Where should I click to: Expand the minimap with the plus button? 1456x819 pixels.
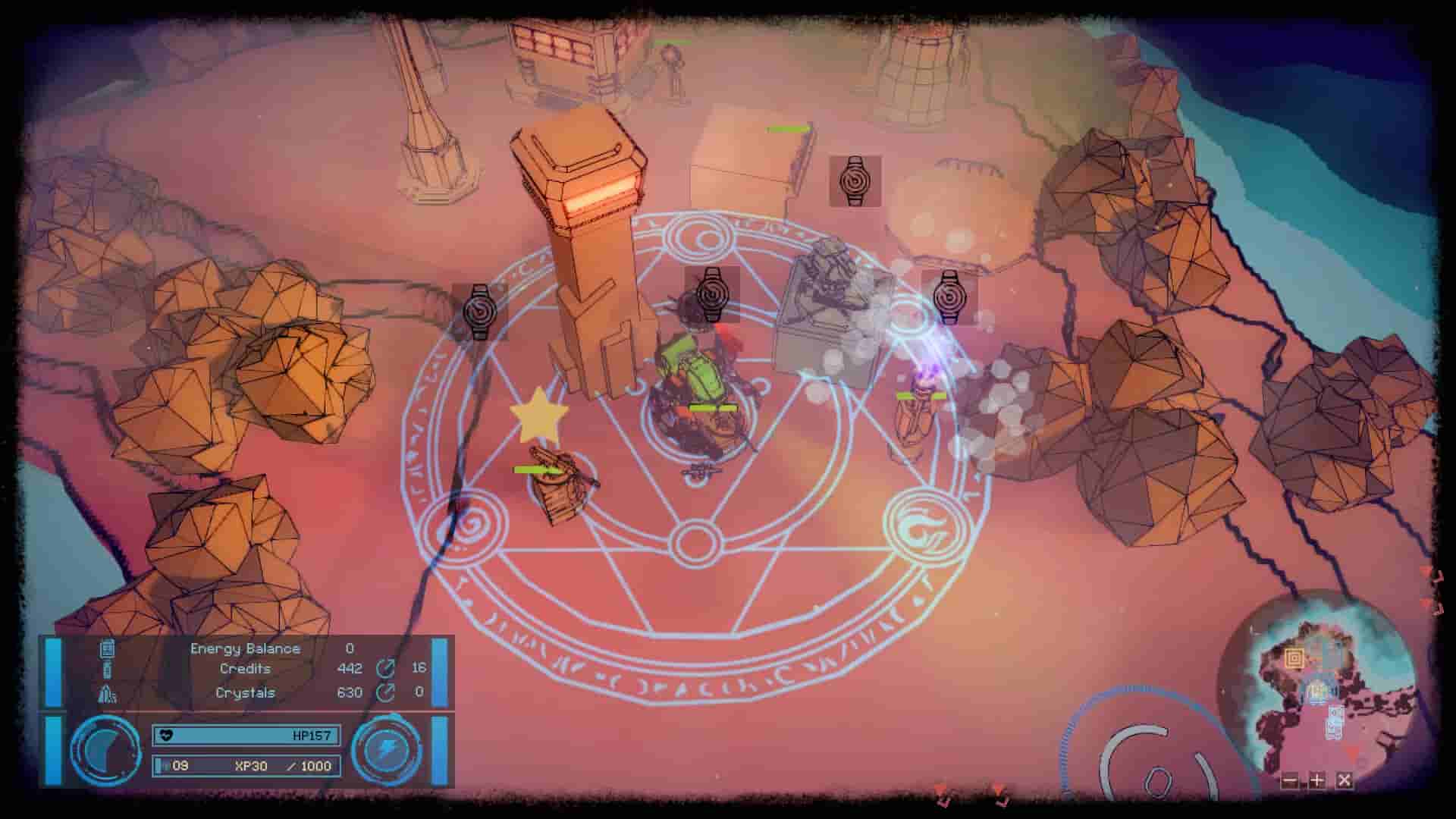(x=1317, y=780)
